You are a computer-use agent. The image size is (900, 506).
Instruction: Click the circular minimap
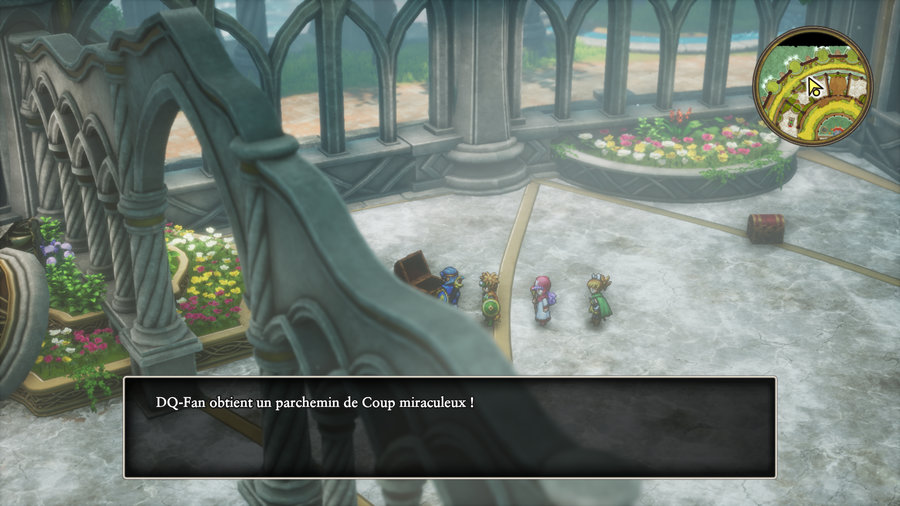pyautogui.click(x=812, y=84)
